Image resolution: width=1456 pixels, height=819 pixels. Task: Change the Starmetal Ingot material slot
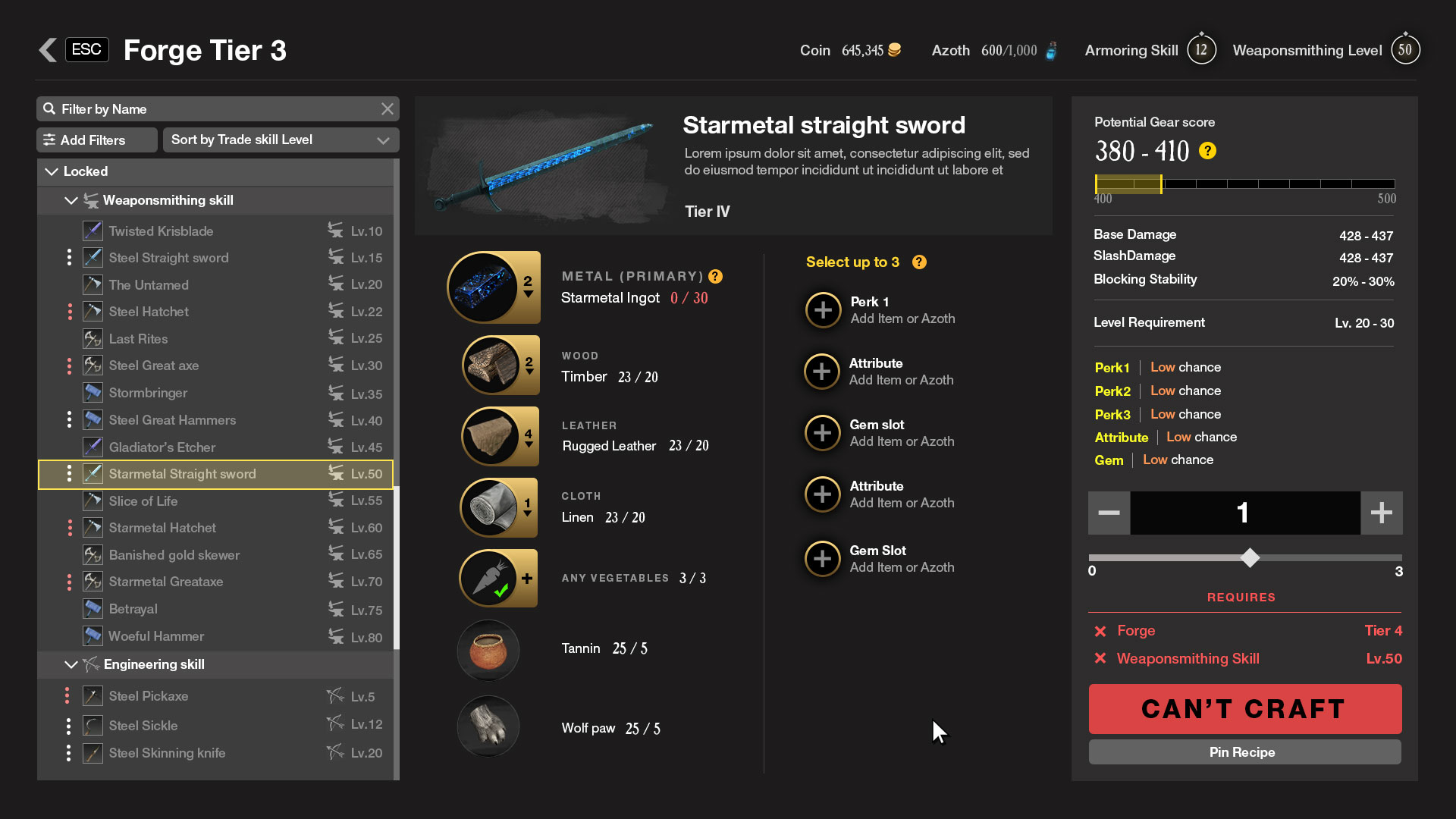[x=494, y=288]
